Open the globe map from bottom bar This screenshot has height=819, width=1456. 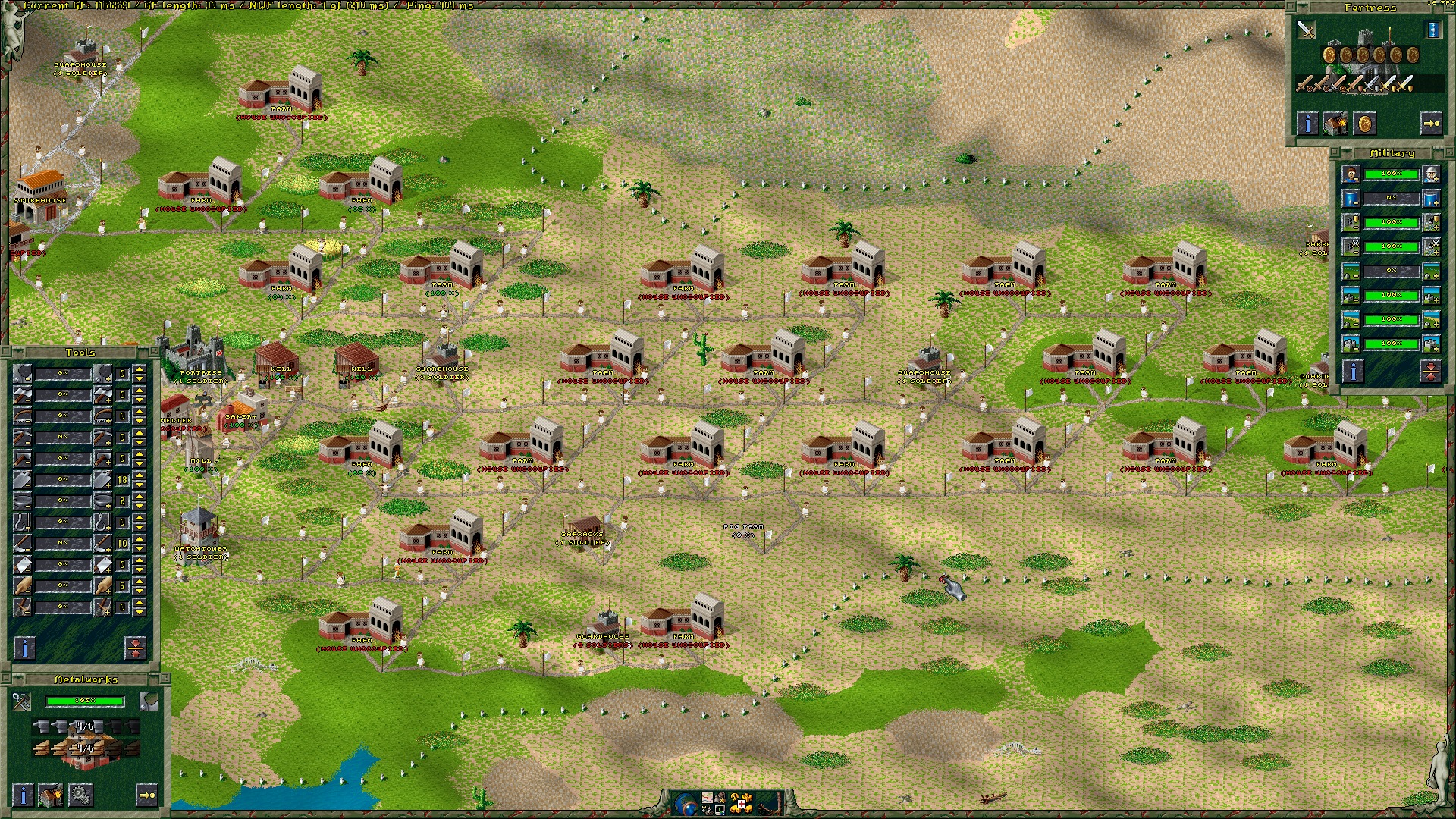(x=685, y=803)
